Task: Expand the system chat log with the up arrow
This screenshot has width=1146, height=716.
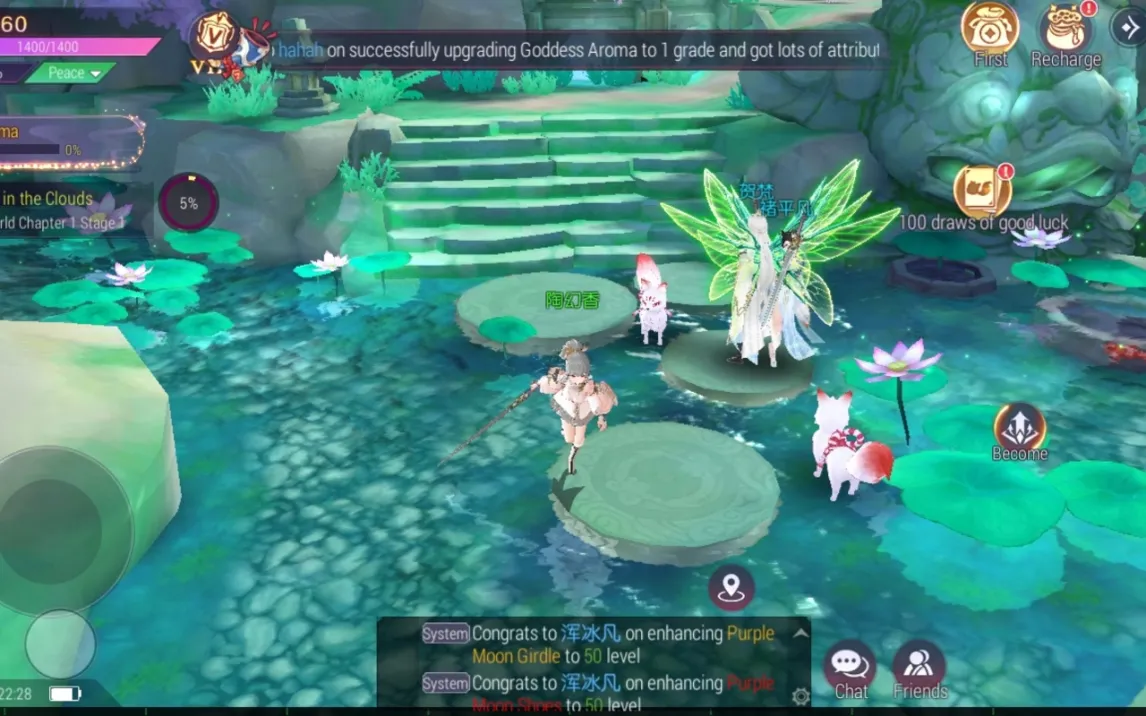Action: coord(800,633)
